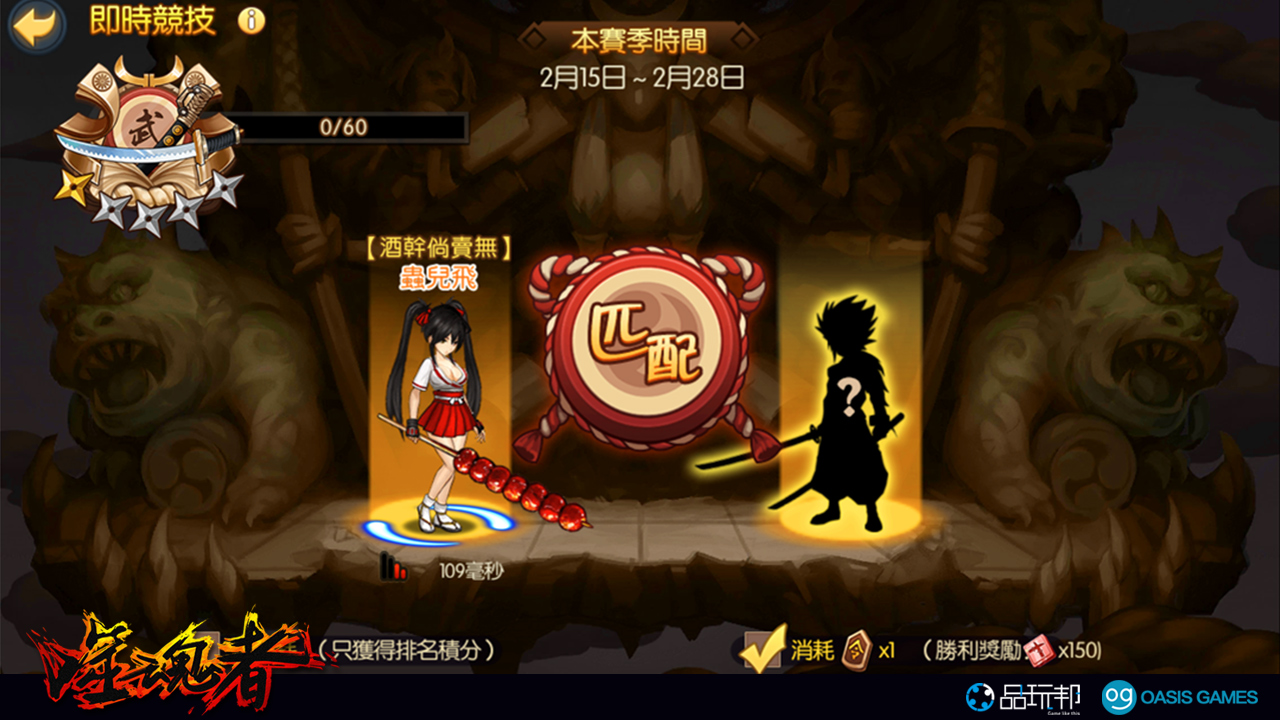Click a silver shuriken star under the badge
The width and height of the screenshot is (1280, 720).
pos(110,207)
